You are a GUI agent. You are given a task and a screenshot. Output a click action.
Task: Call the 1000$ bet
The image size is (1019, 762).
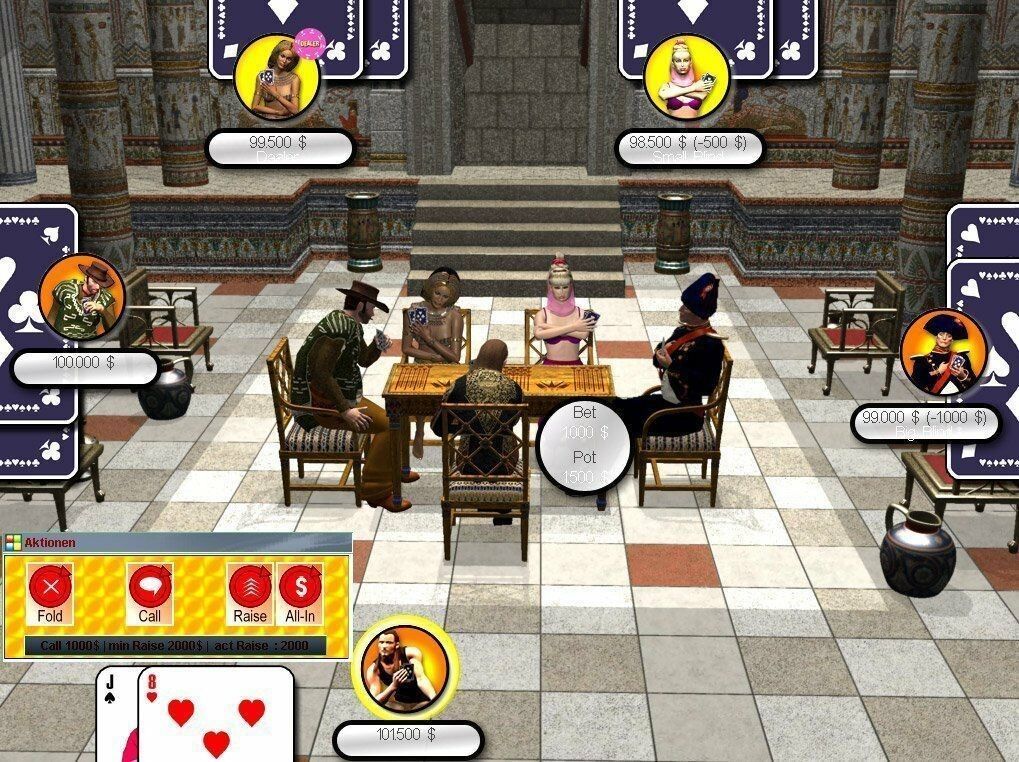[150, 591]
